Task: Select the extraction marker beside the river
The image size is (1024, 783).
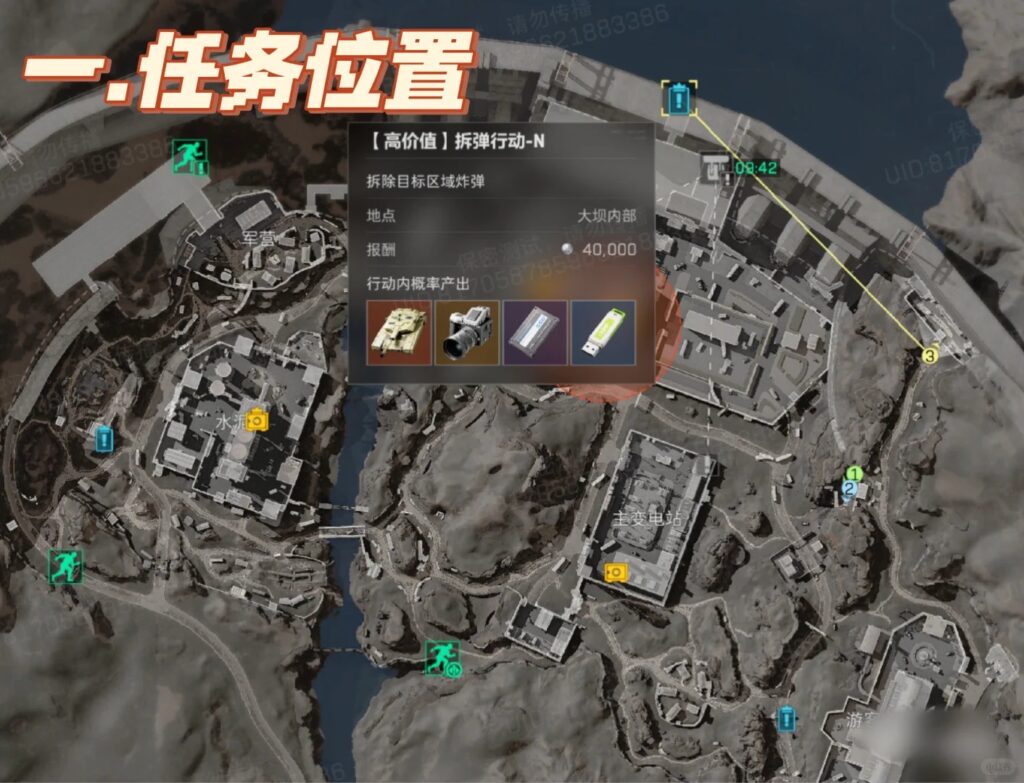Action: (441, 657)
